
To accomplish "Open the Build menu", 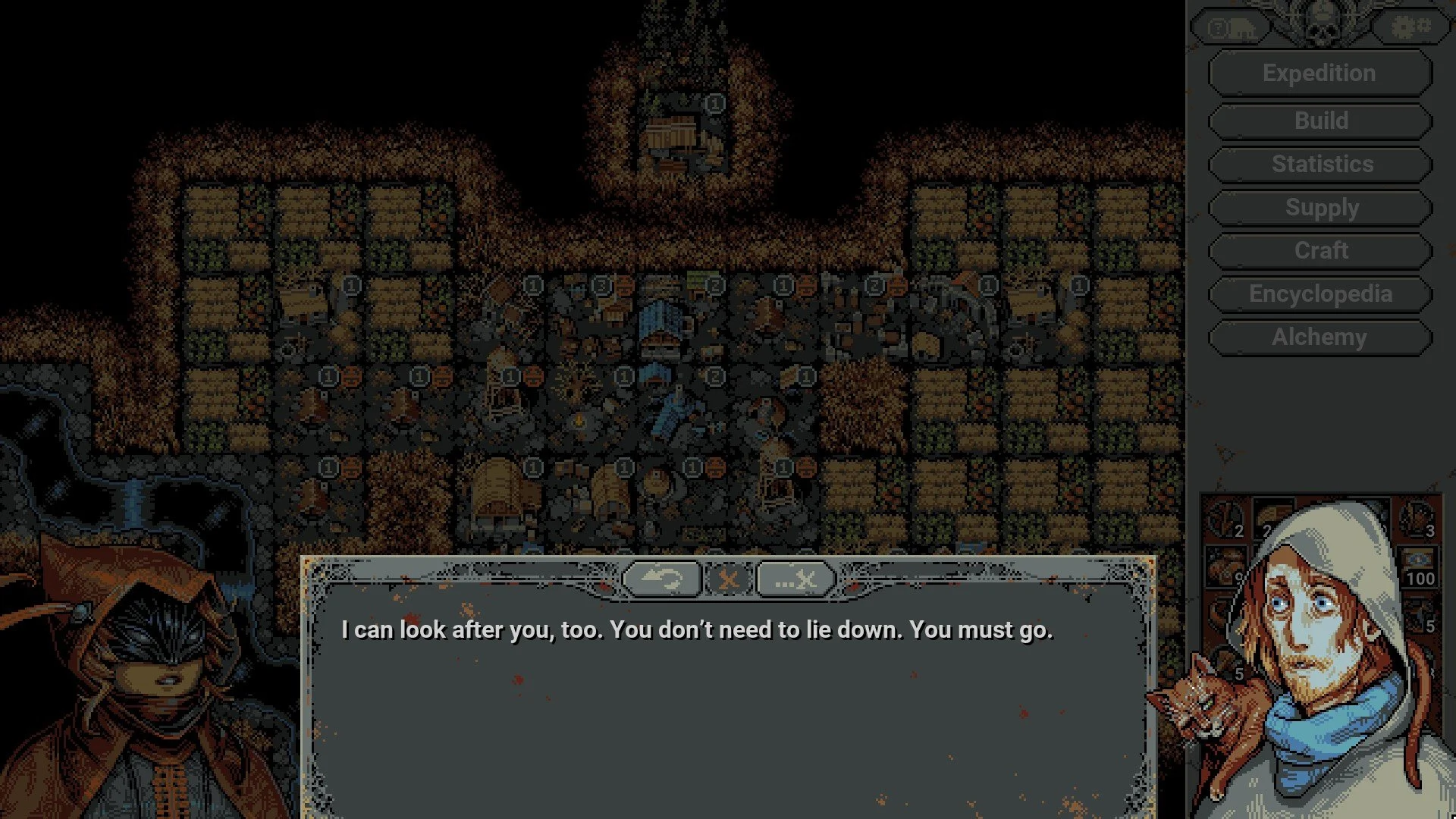I will coord(1319,121).
